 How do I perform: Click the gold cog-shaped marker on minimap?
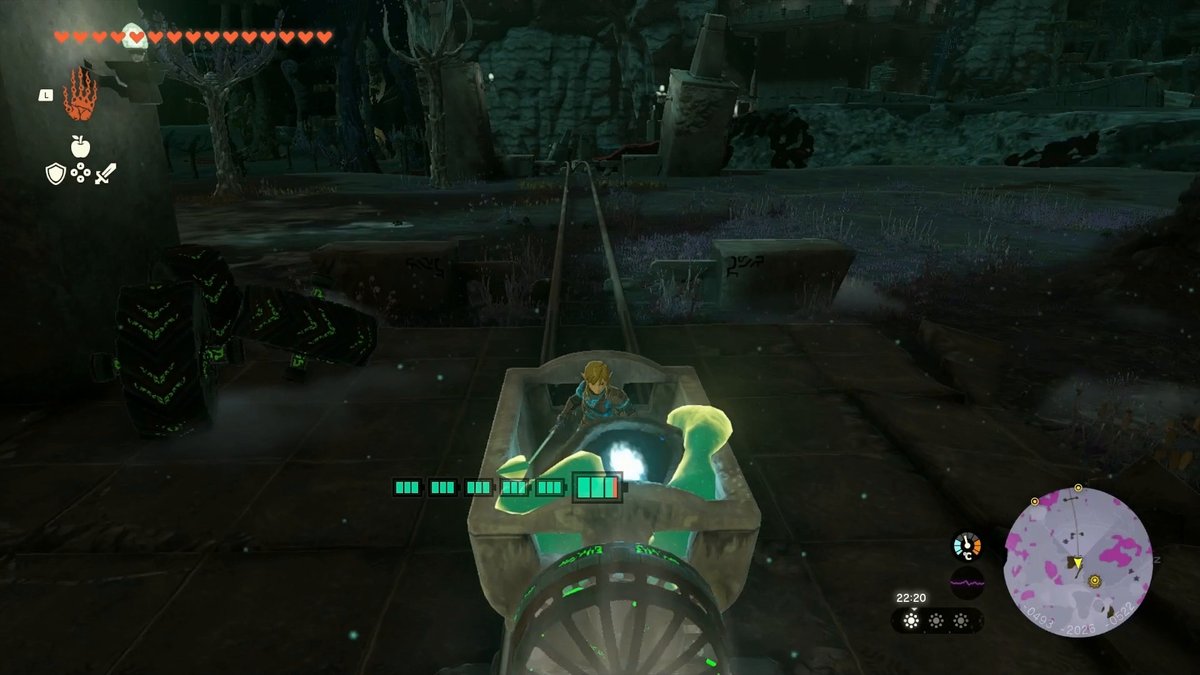tap(1094, 581)
